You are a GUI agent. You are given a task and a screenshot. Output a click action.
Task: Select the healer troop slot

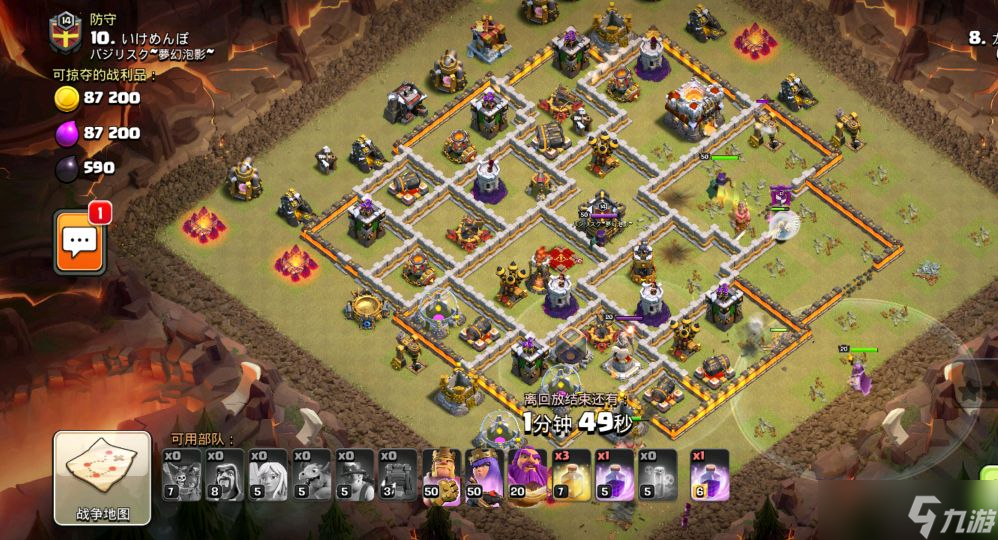coord(267,474)
